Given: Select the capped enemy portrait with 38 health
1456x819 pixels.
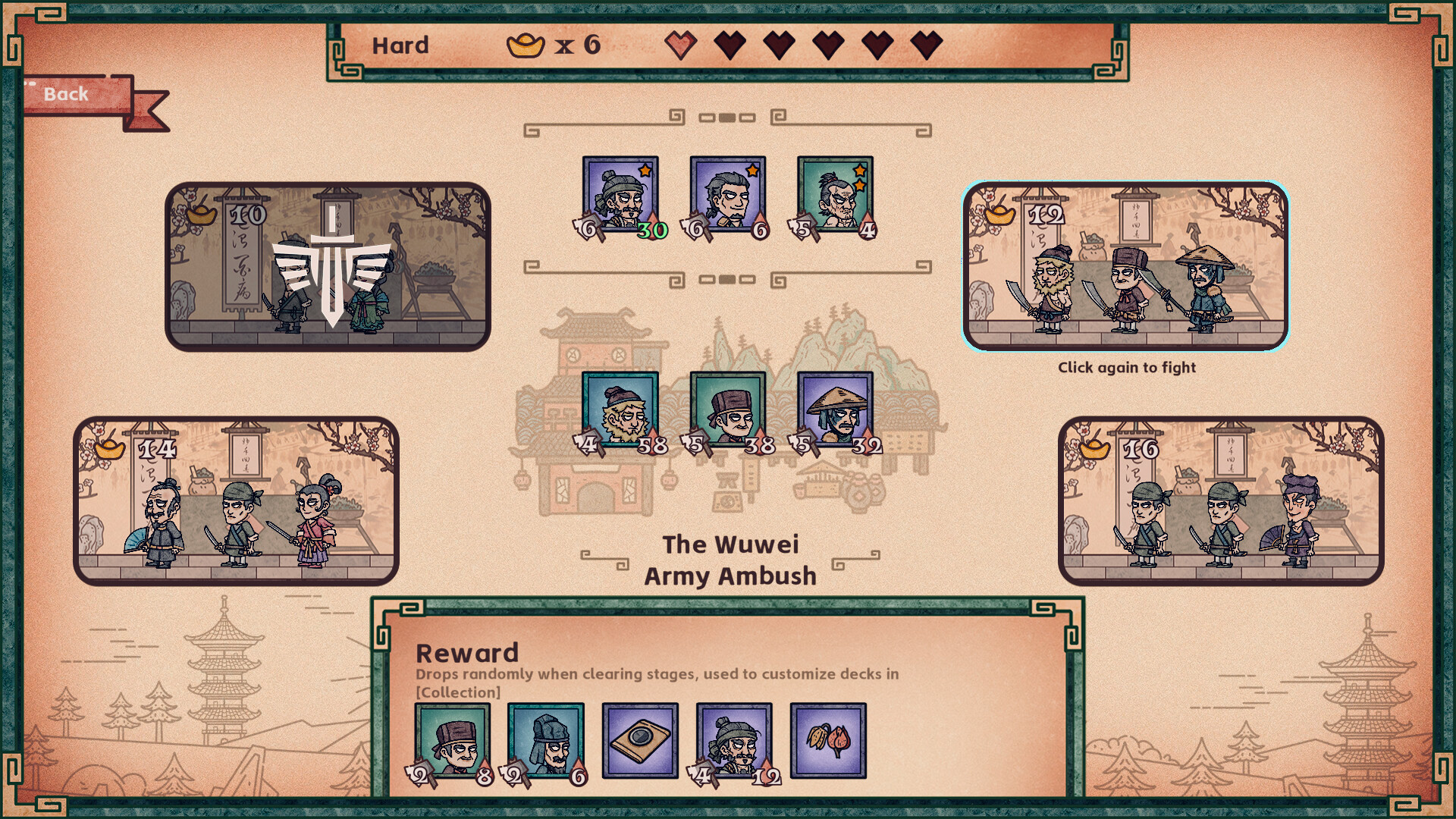Looking at the screenshot, I should click(726, 409).
